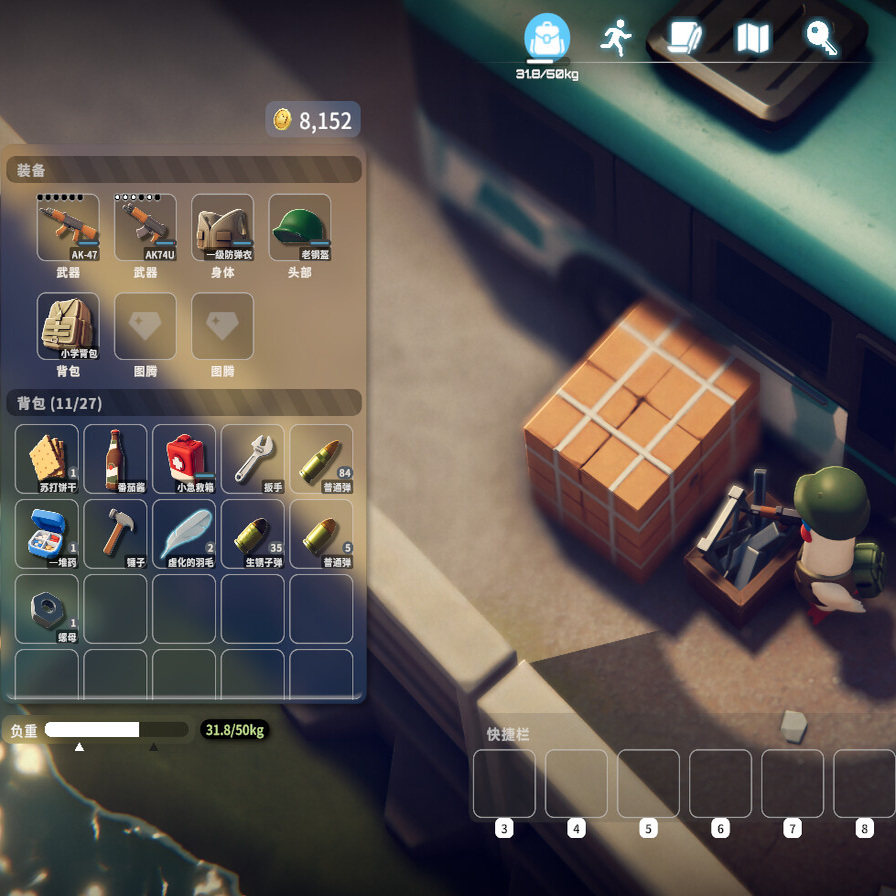This screenshot has width=896, height=896.
Task: Open the notes journal tab
Action: pos(685,38)
